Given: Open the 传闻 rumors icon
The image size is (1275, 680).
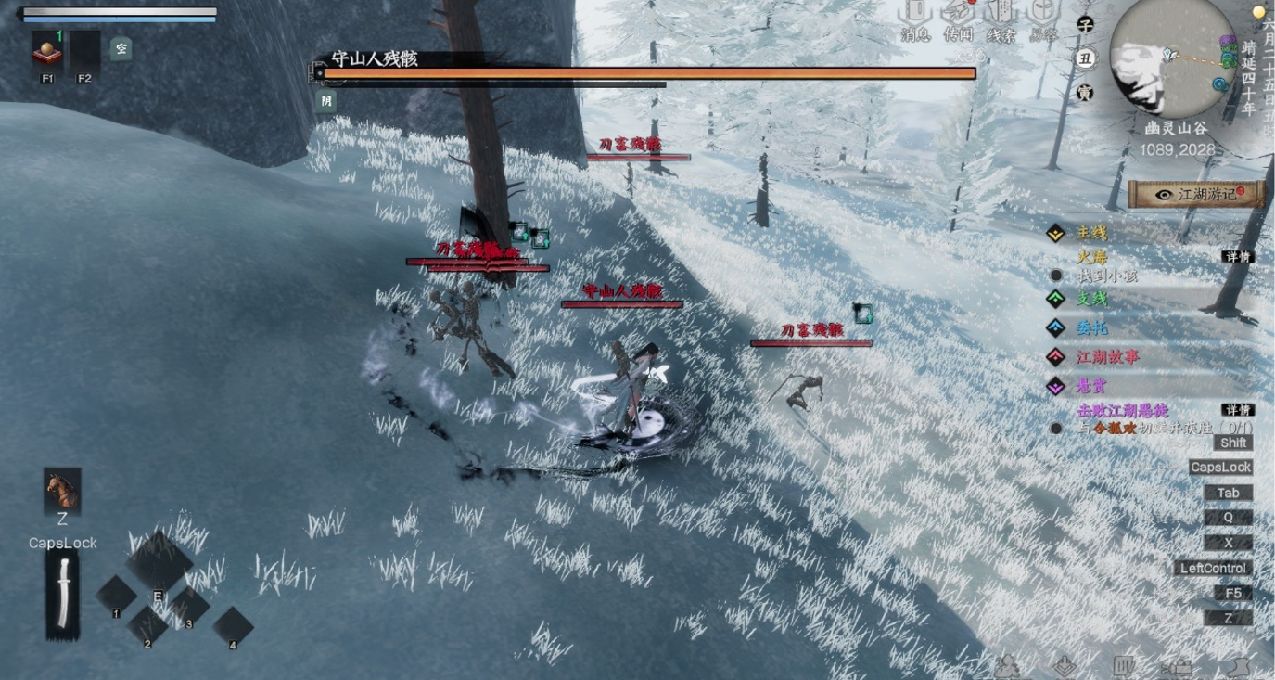Looking at the screenshot, I should (x=958, y=18).
